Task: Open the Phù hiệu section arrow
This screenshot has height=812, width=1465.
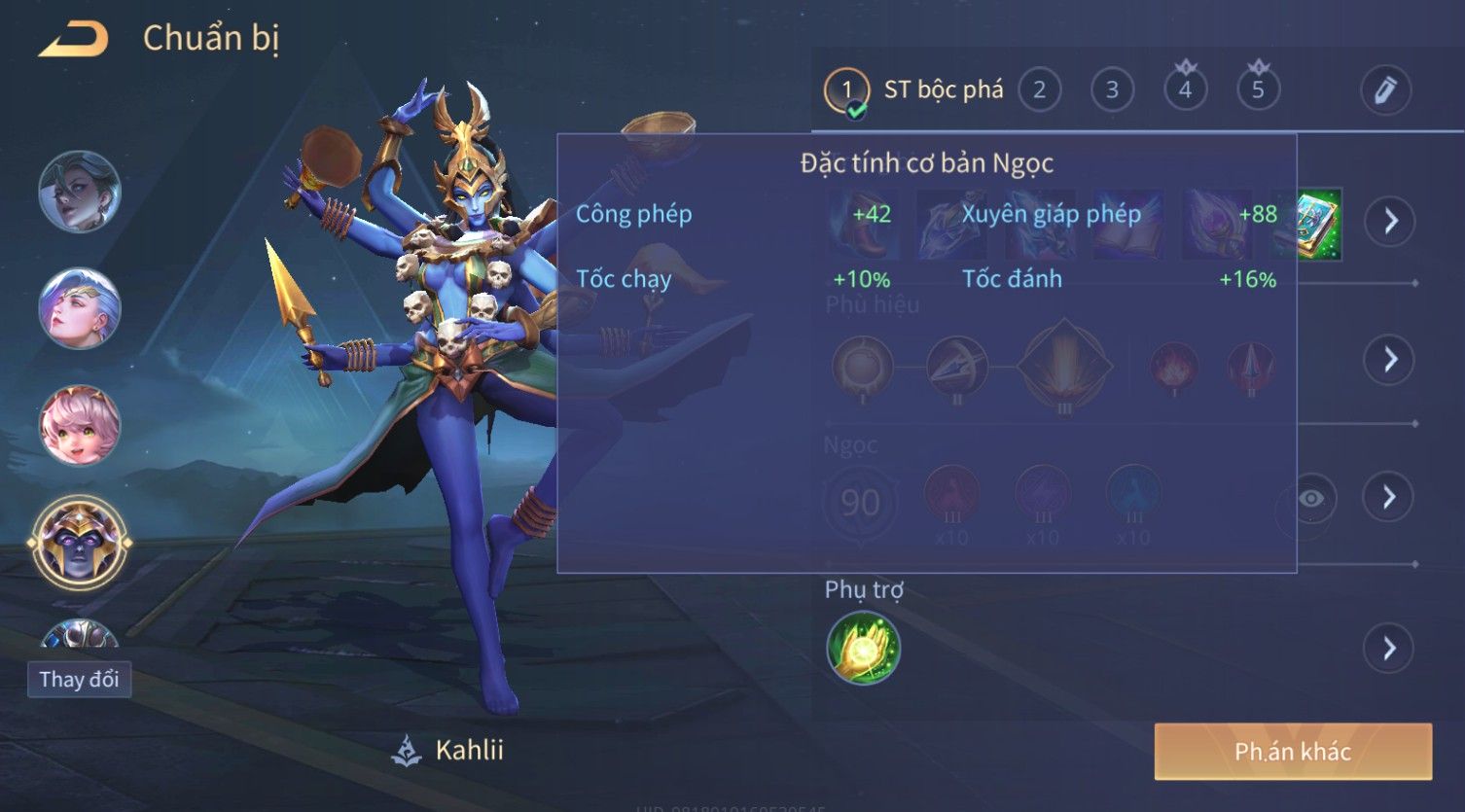Action: tap(1390, 360)
